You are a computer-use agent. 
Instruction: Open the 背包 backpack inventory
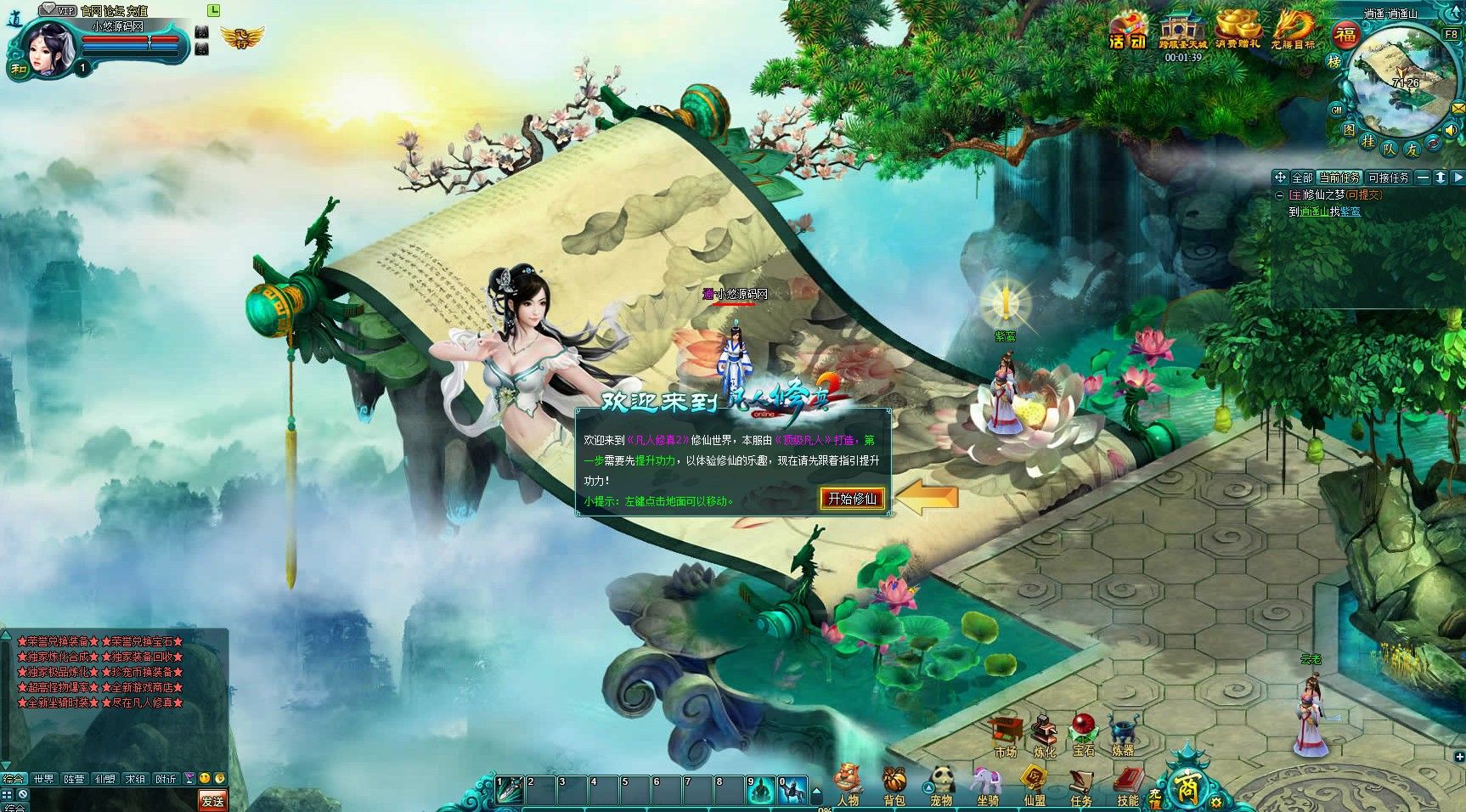[x=894, y=786]
